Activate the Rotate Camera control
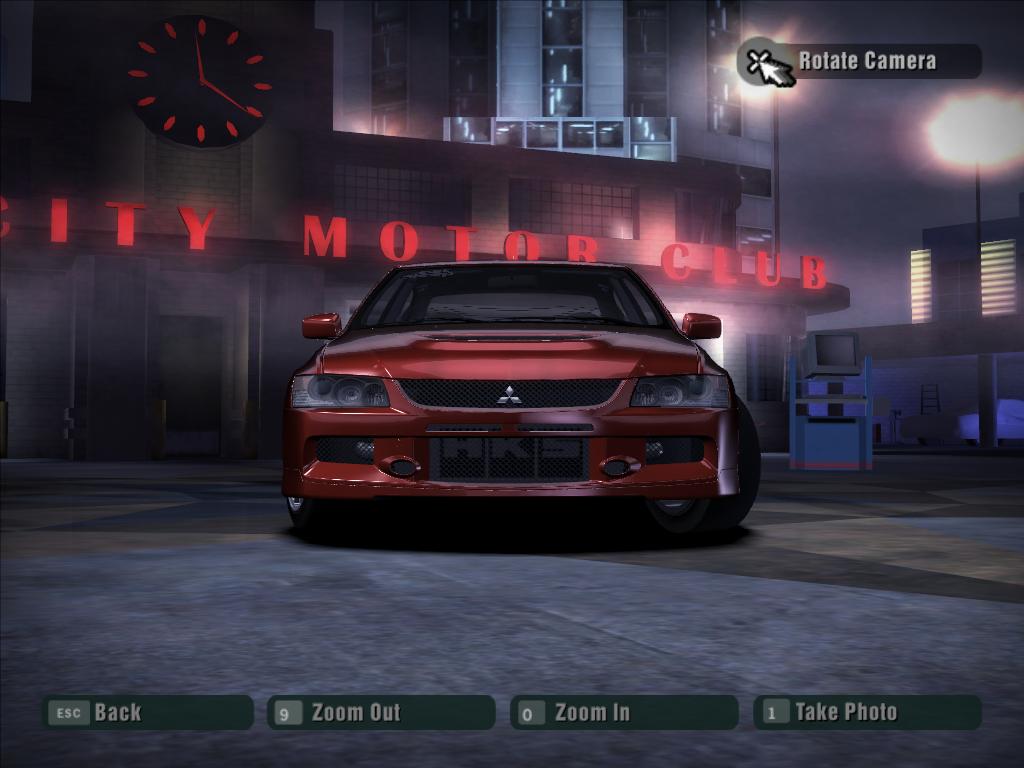 (860, 61)
